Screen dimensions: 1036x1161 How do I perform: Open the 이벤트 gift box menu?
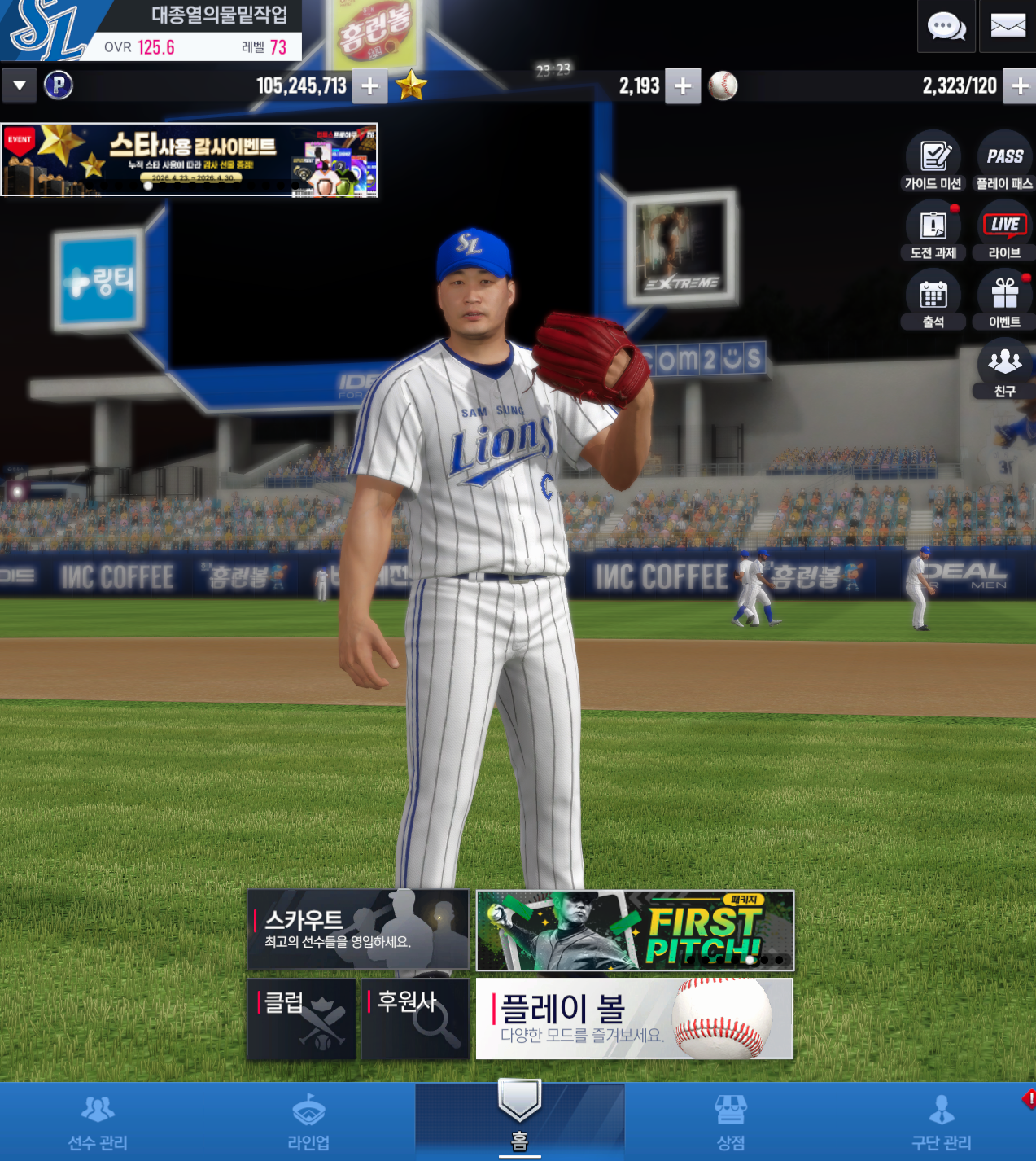1004,300
